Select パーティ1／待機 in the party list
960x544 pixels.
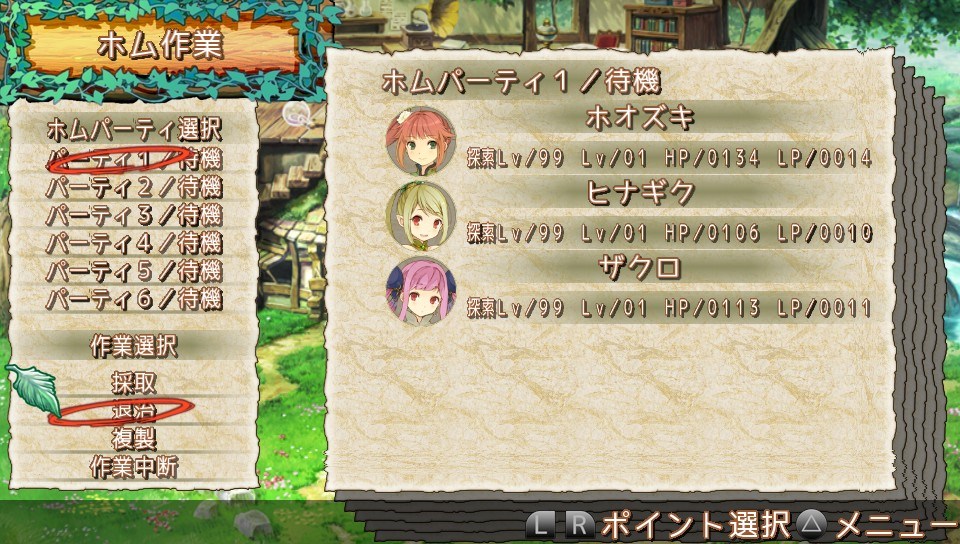click(134, 159)
